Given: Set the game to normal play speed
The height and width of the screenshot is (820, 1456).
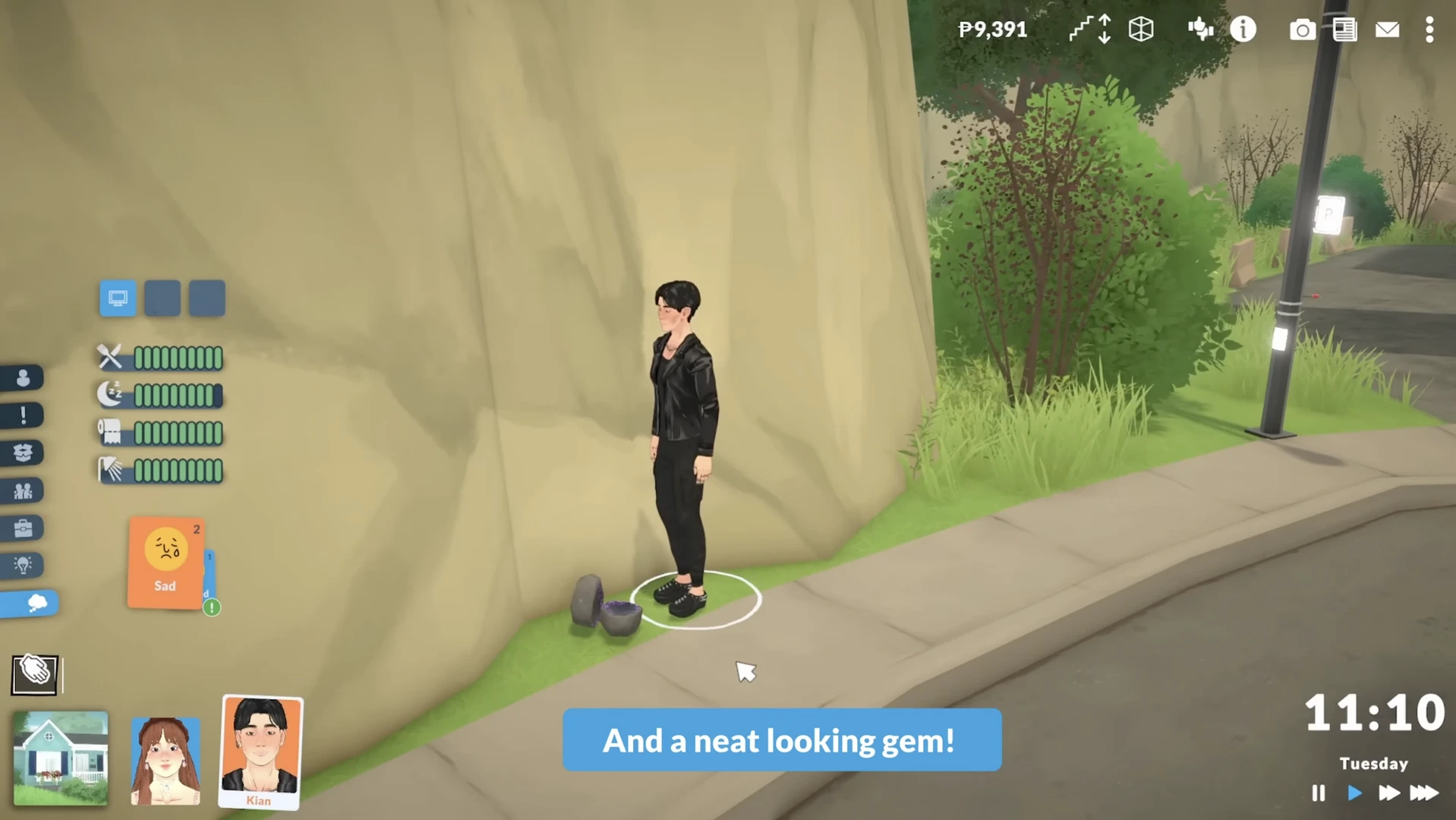Looking at the screenshot, I should tap(1354, 793).
